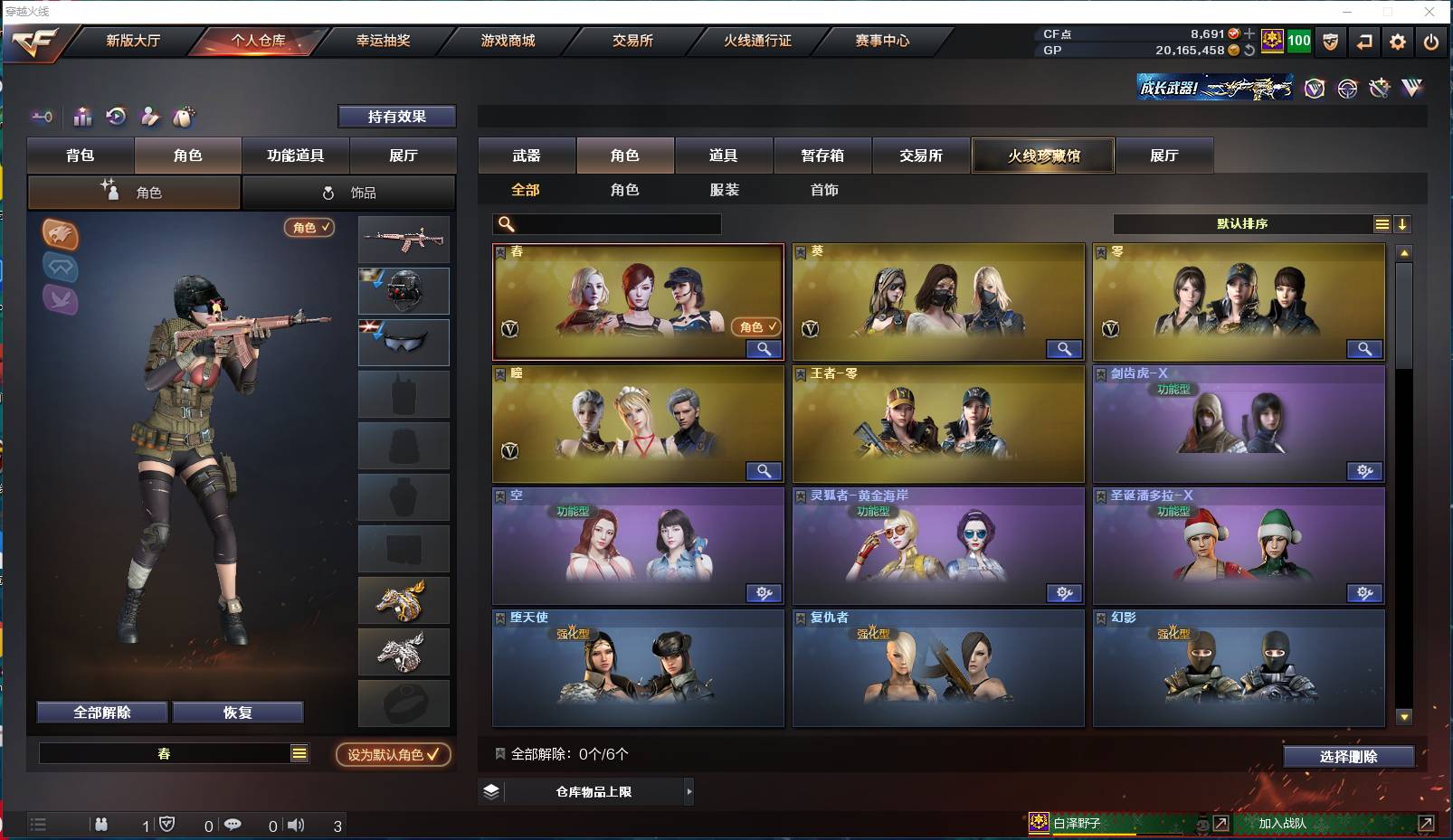Select the key icon in the inventory toolbar
1453x840 pixels.
(x=42, y=117)
